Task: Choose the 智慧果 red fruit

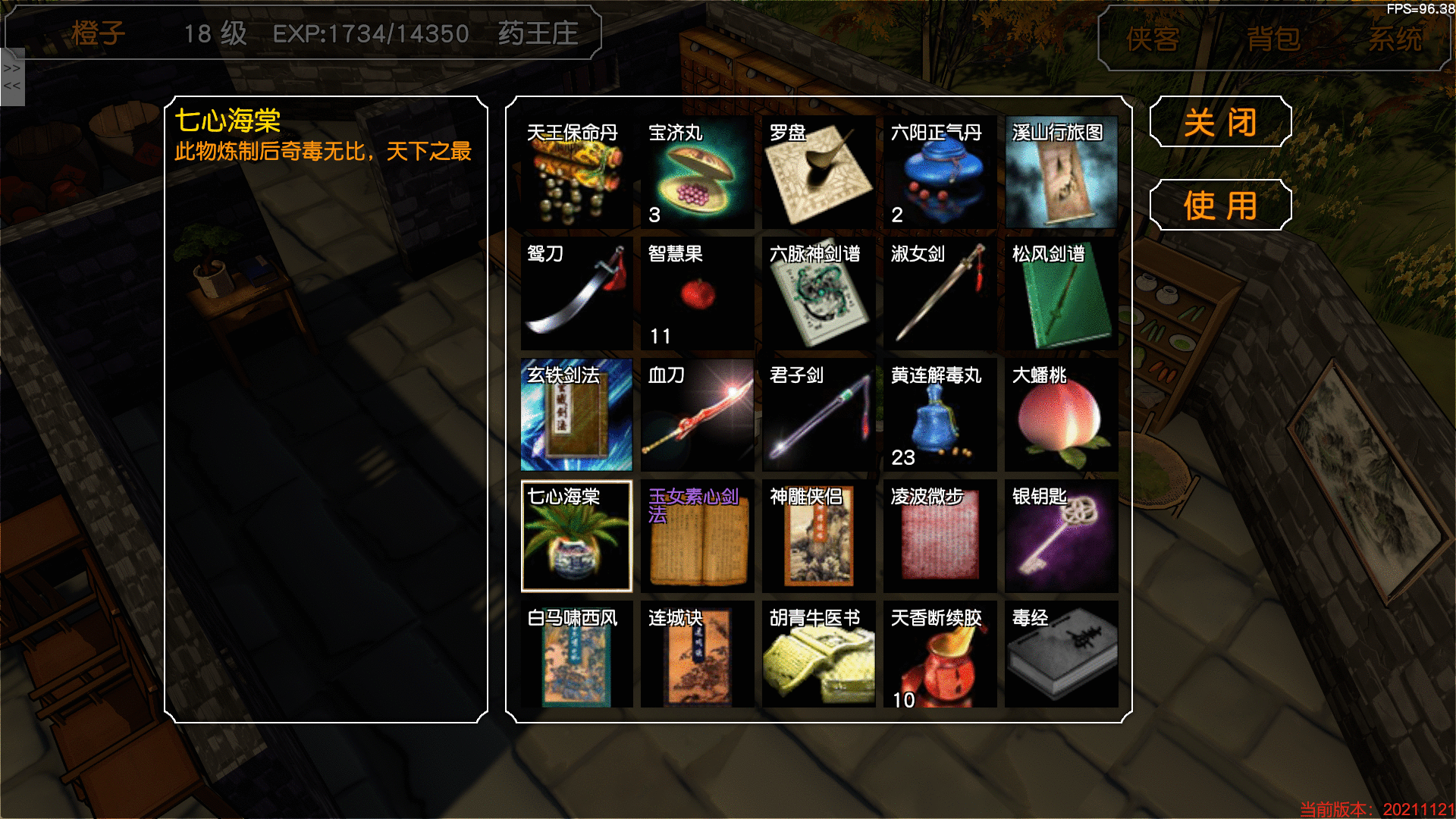Action: click(x=697, y=294)
